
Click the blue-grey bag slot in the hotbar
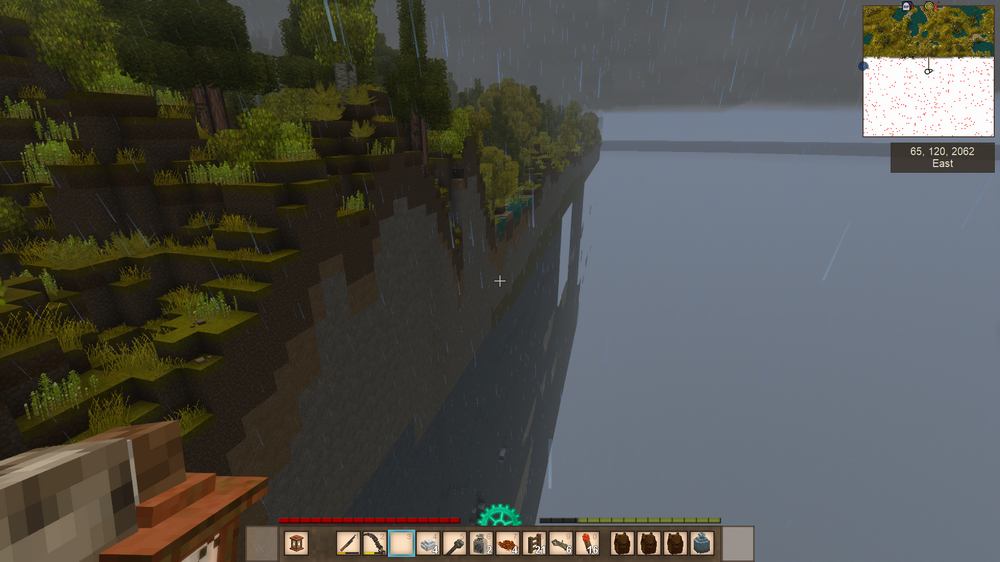click(x=701, y=544)
